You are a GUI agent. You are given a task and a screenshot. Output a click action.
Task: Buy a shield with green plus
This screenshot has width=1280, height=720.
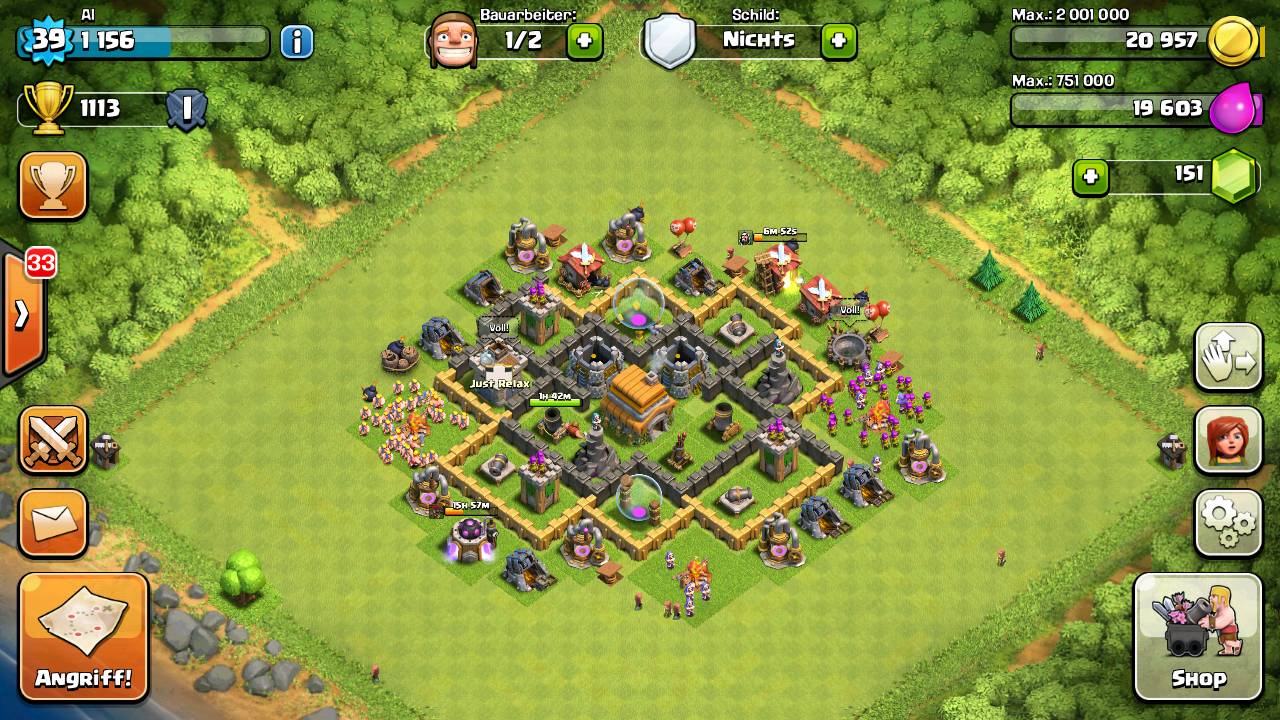[838, 41]
